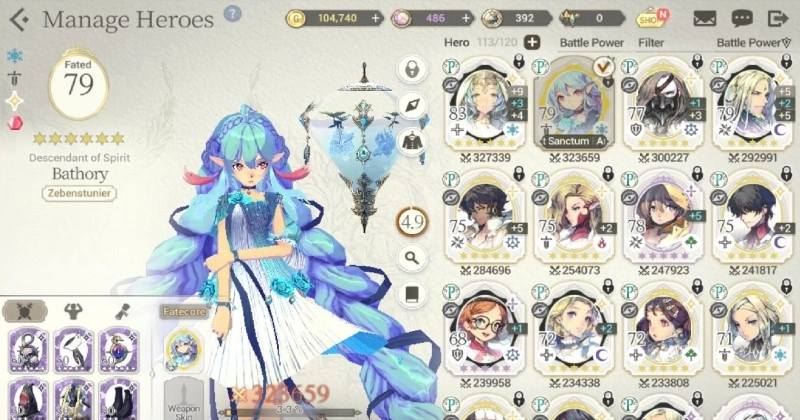800x420 pixels.
Task: Toggle the Battle Power sort order
Action: (x=750, y=43)
